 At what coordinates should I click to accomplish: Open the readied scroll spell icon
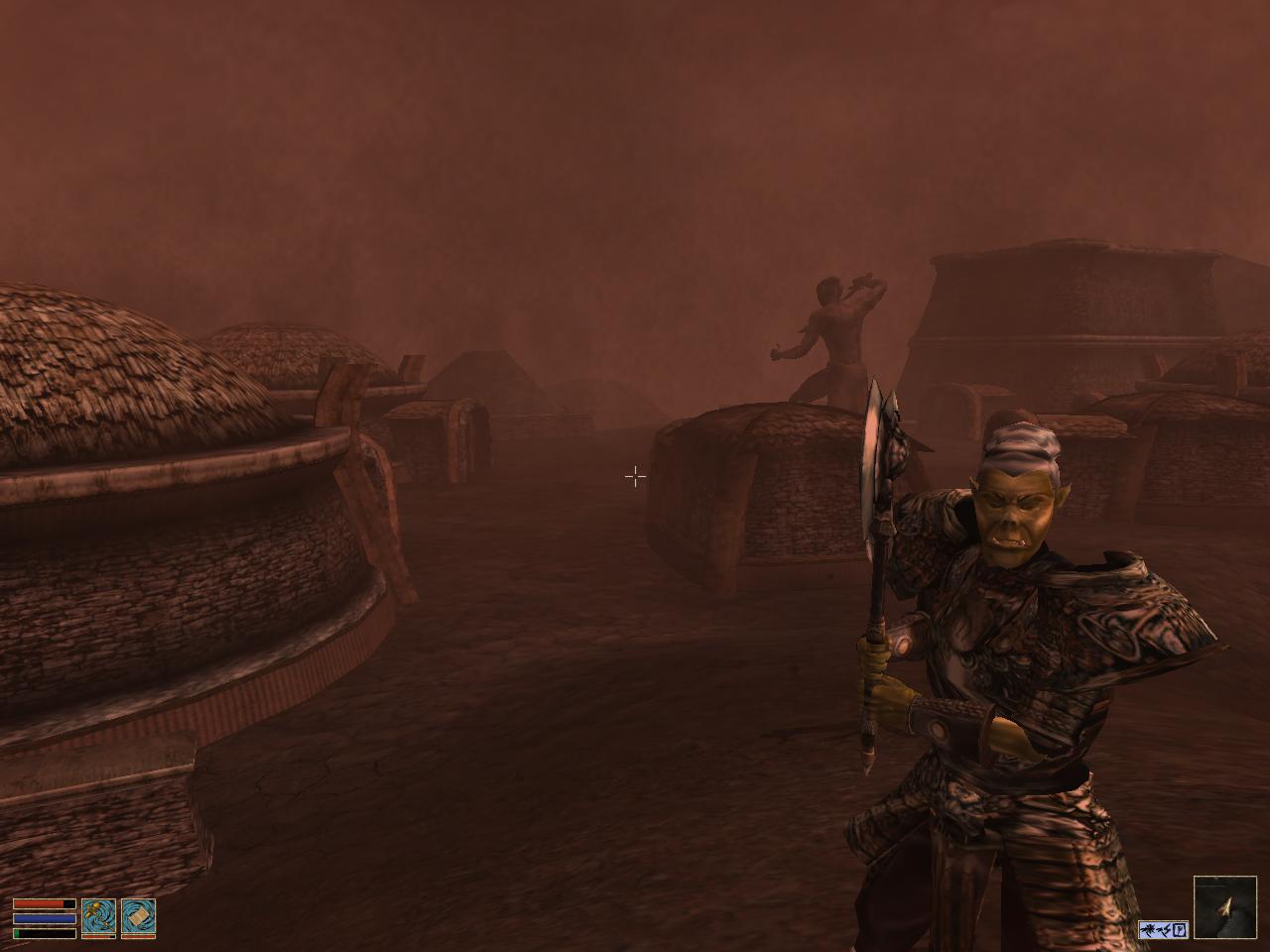pyautogui.click(x=138, y=917)
